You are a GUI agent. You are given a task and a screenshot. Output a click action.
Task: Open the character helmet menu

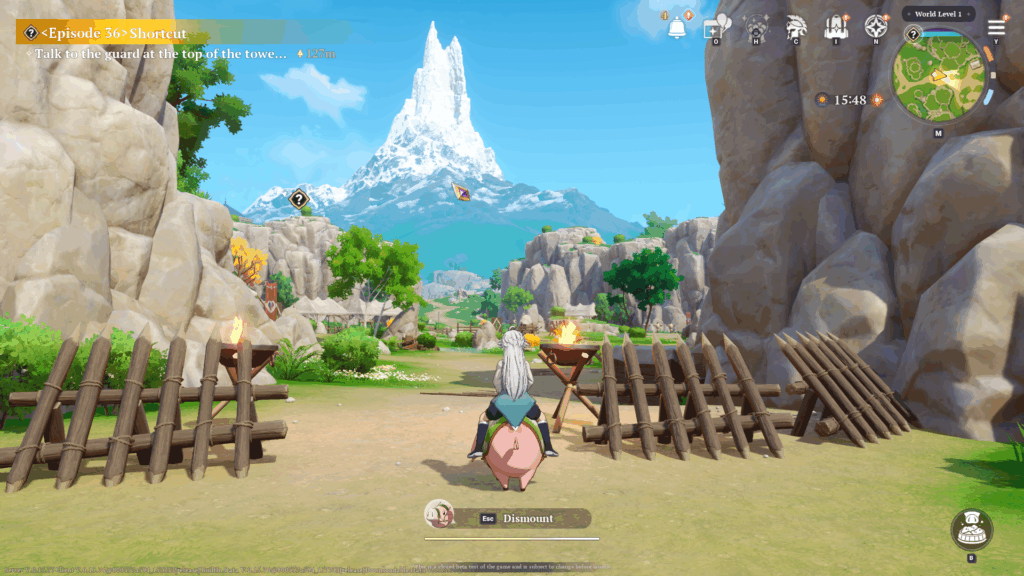point(797,27)
